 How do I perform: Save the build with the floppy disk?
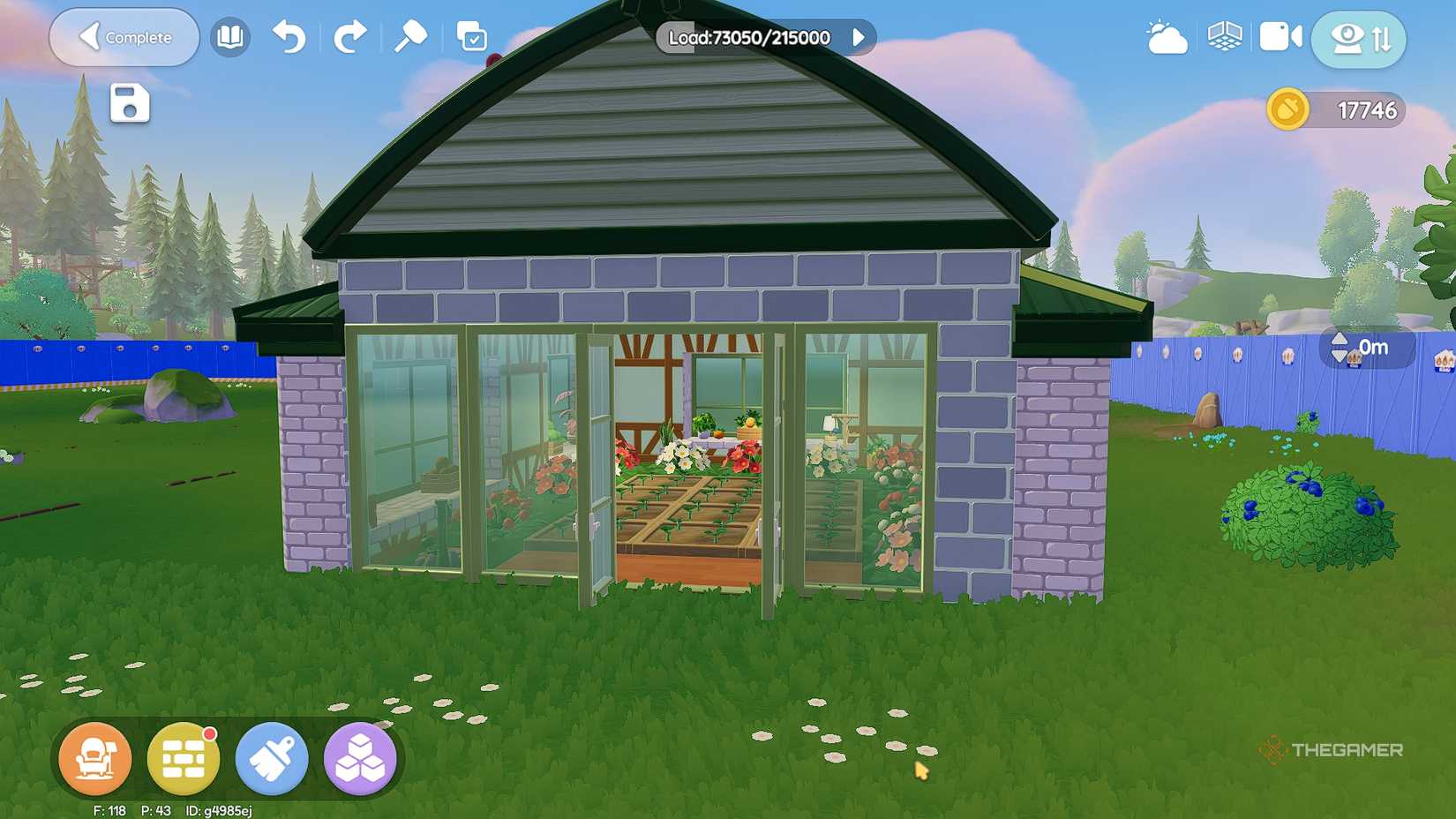(129, 102)
